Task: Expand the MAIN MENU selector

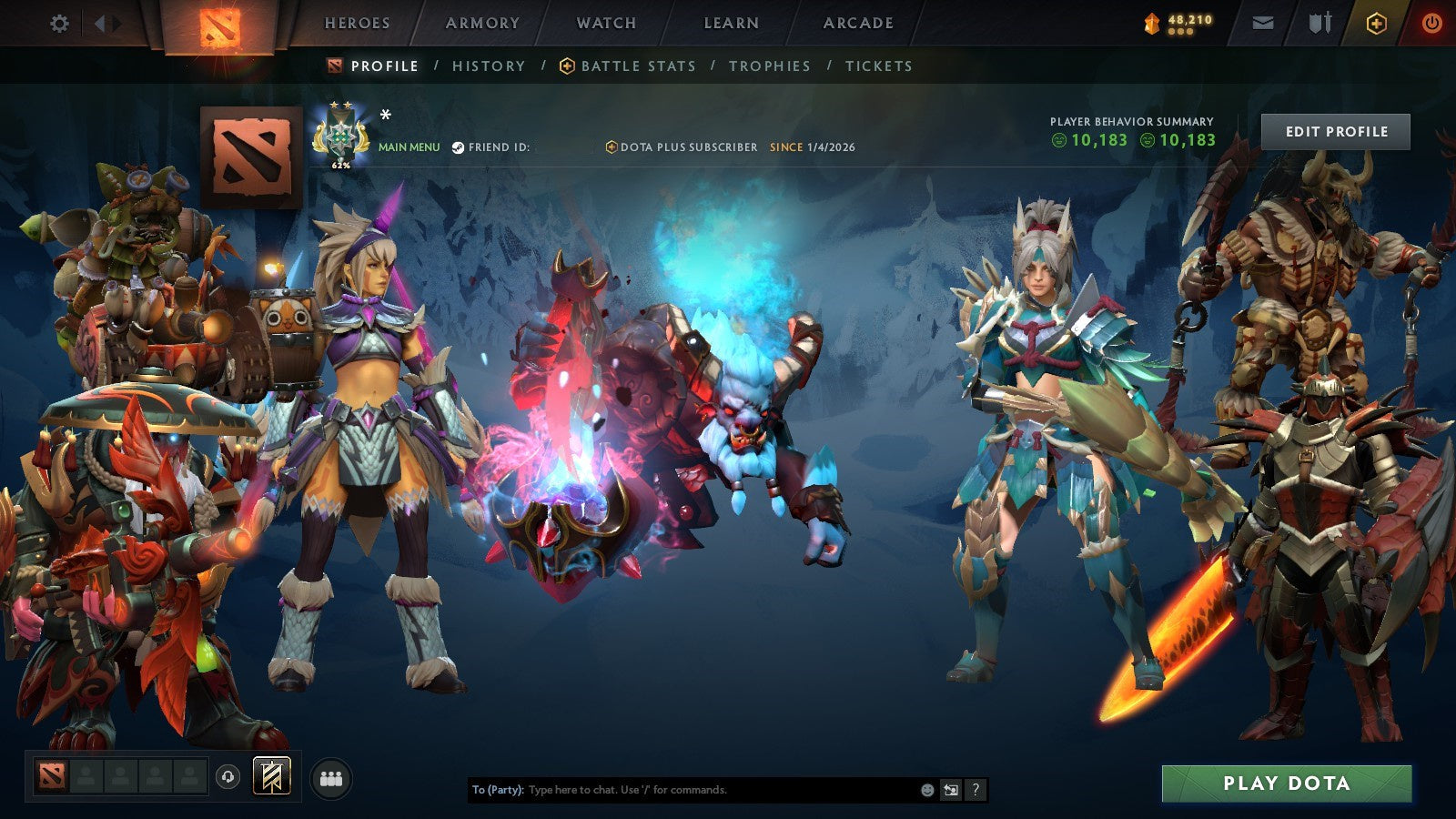Action: tap(408, 146)
